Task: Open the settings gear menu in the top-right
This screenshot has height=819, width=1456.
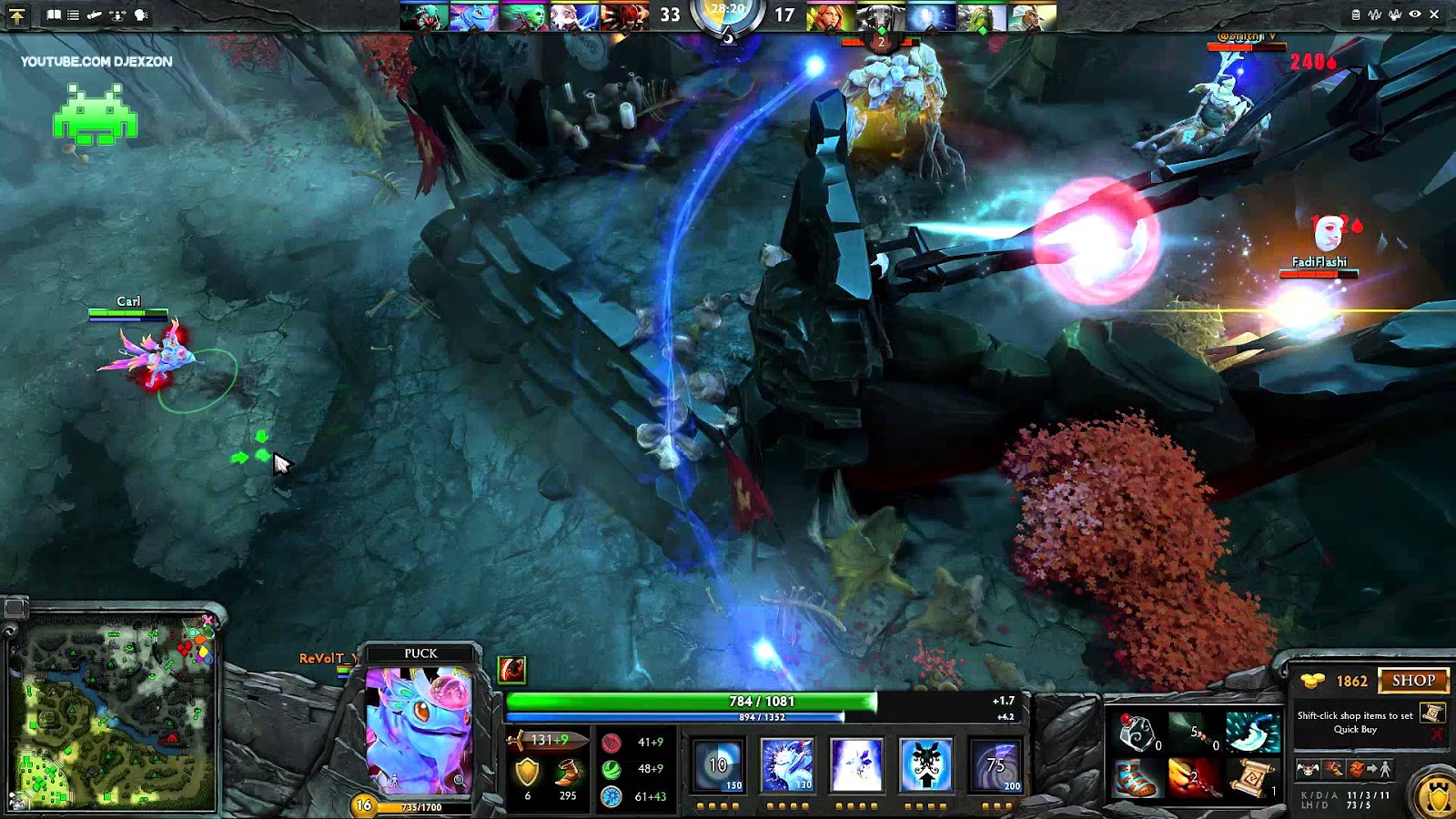Action: click(x=1356, y=15)
